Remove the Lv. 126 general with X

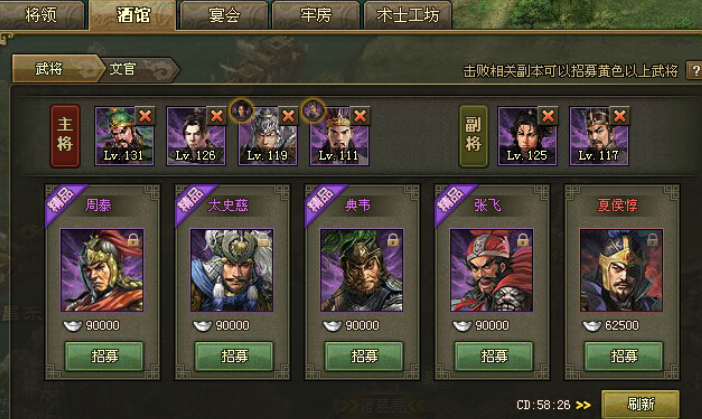[x=216, y=116]
